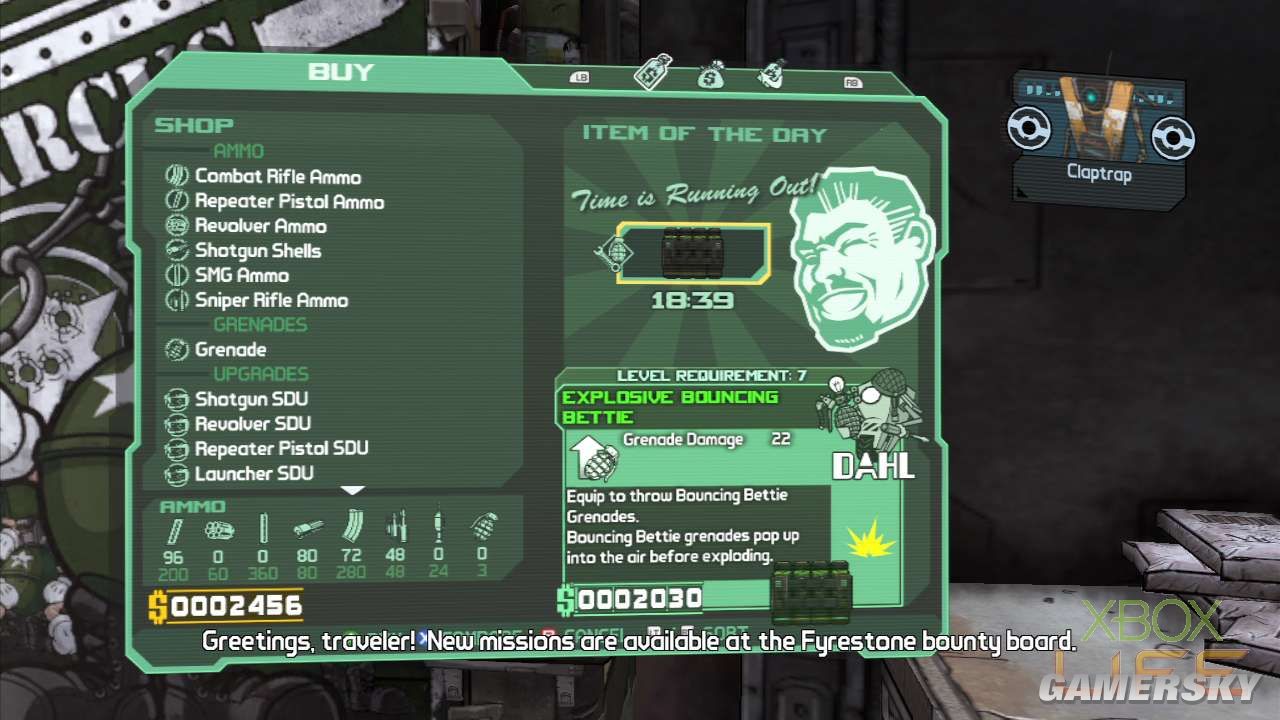Choose SMG Ammo from the ammo list

241,275
